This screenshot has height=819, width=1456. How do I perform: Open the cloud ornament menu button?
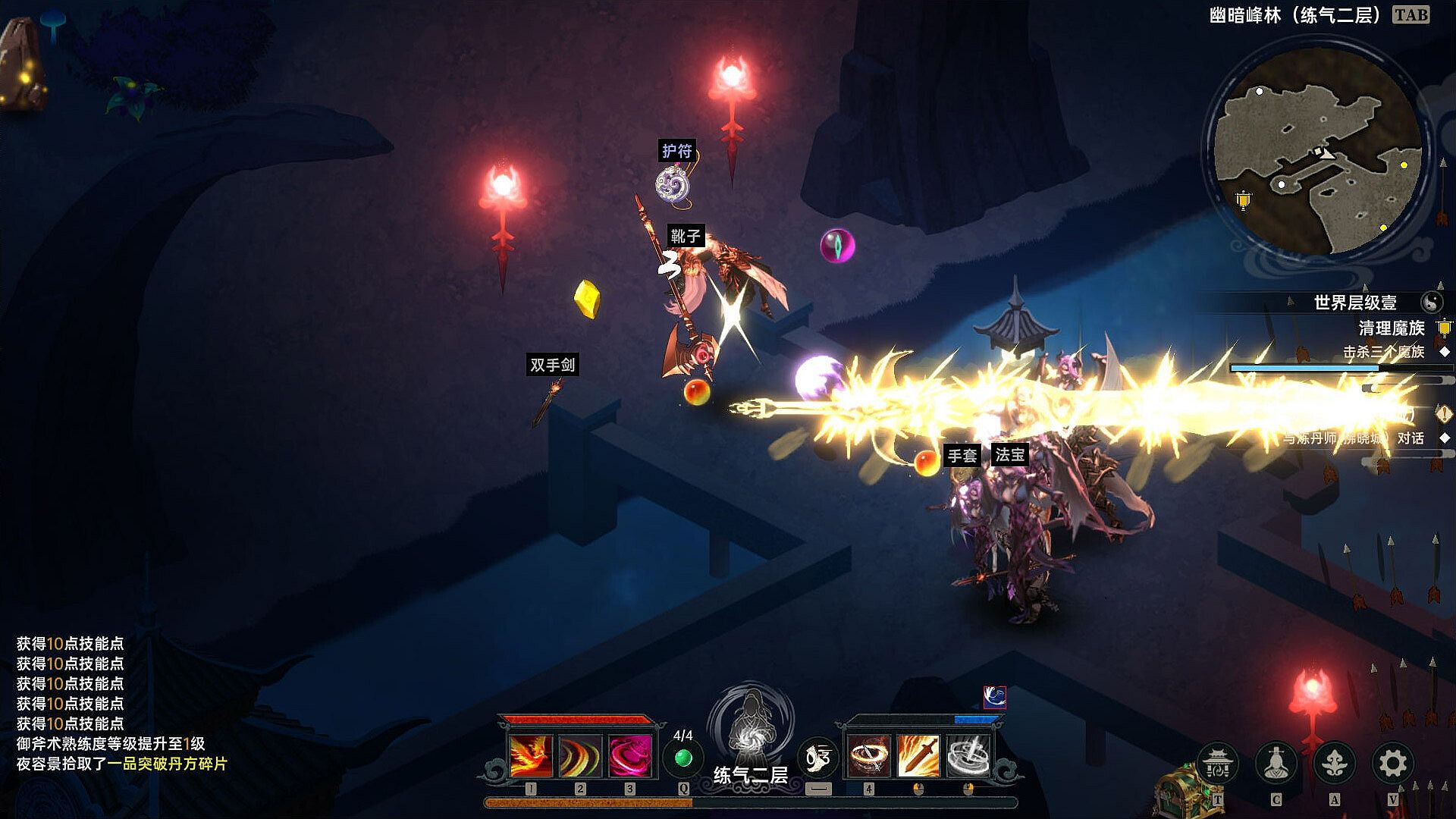(x=1334, y=763)
